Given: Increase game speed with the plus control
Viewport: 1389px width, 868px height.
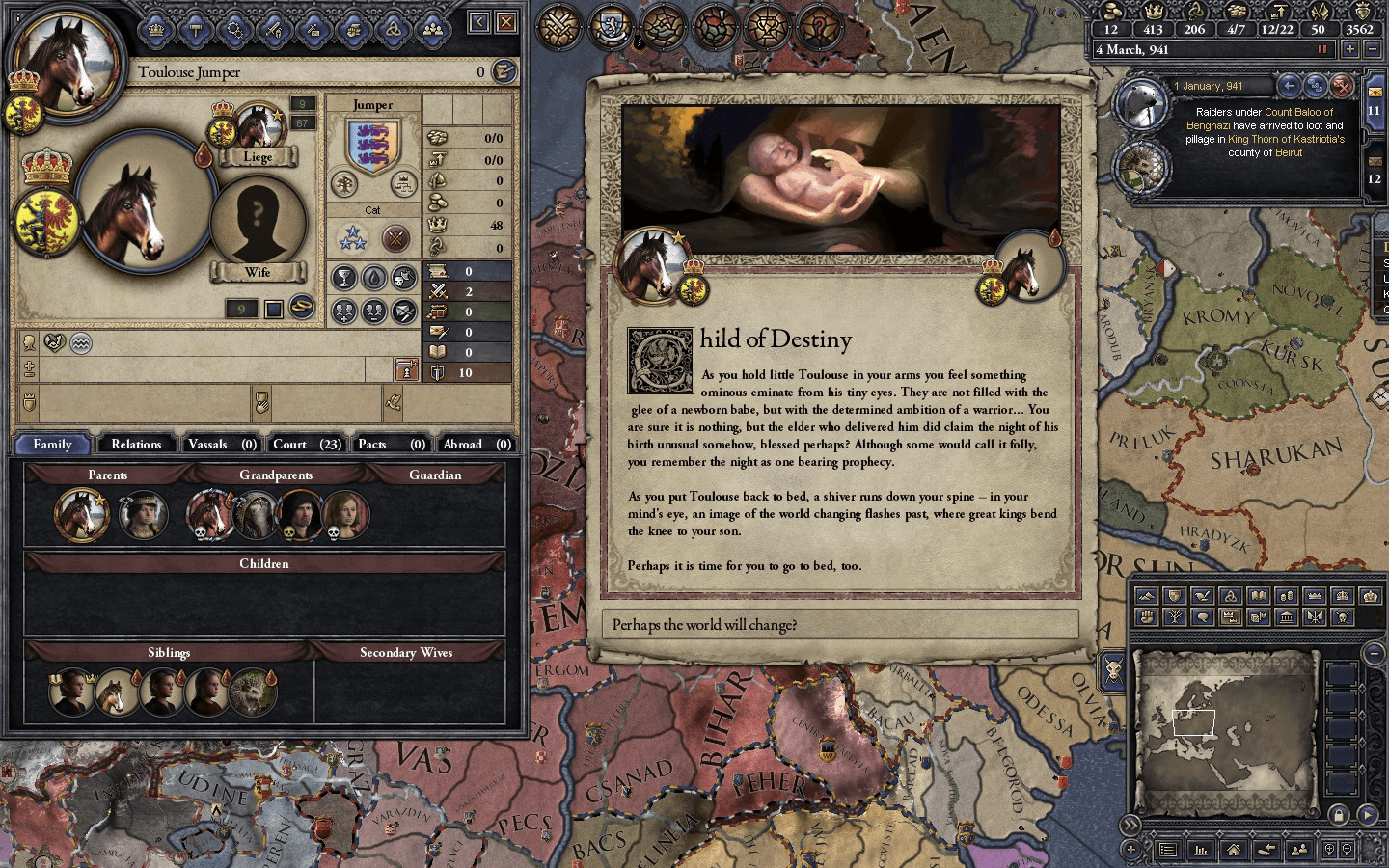Looking at the screenshot, I should pos(1350,49).
